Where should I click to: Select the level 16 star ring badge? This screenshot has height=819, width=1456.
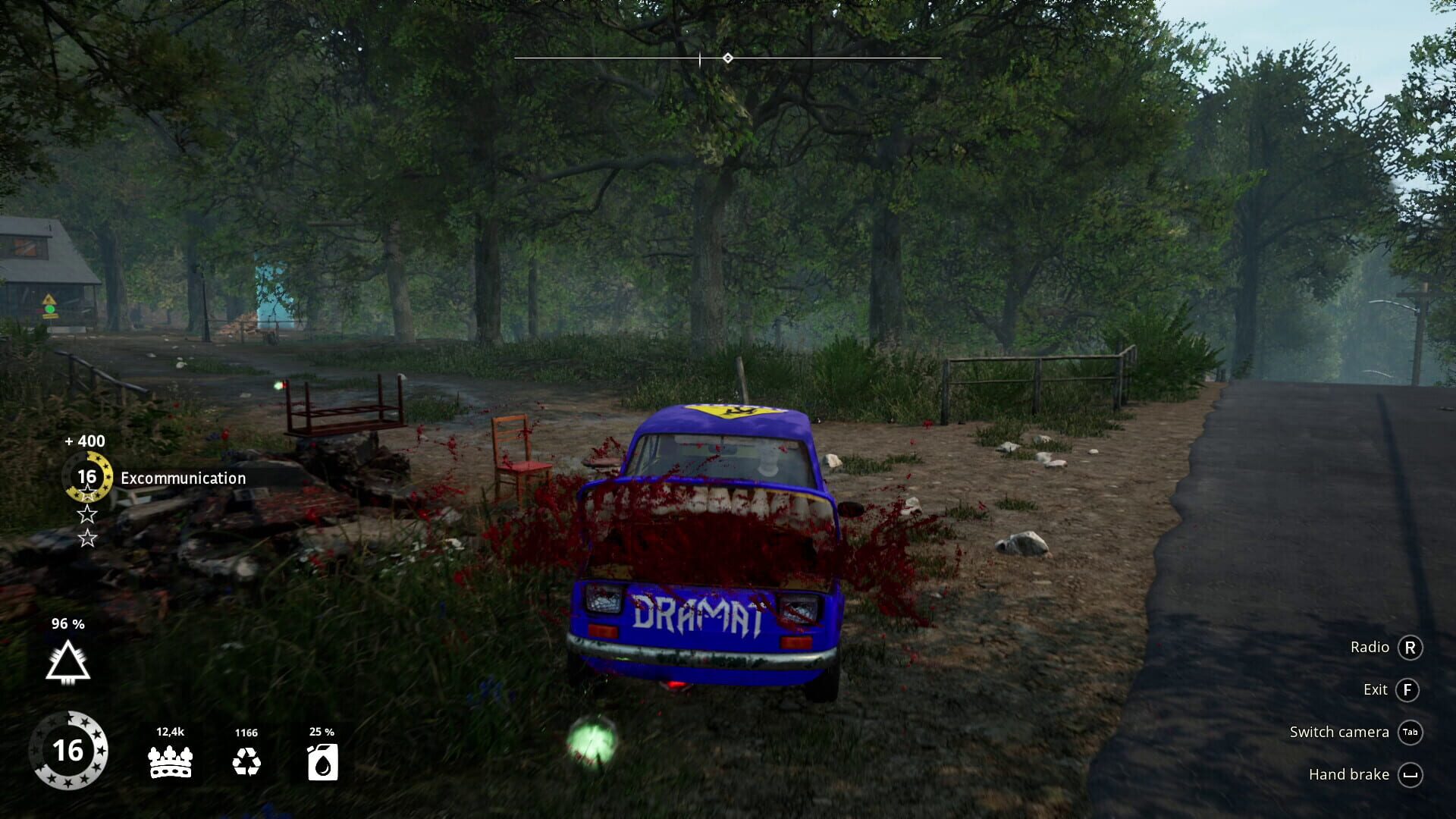[x=71, y=752]
